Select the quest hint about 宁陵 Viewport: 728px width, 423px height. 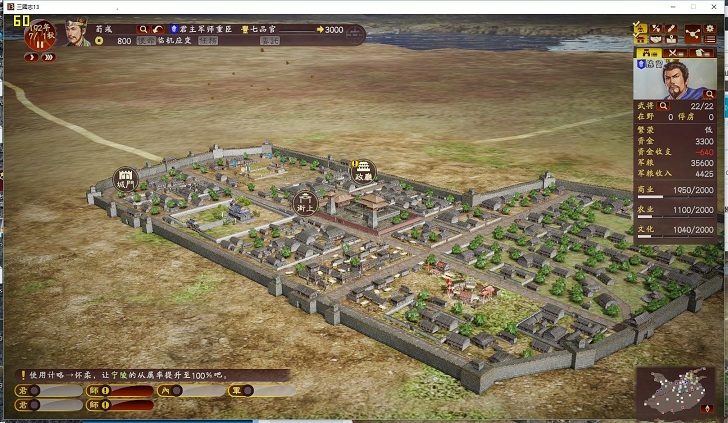coord(150,375)
